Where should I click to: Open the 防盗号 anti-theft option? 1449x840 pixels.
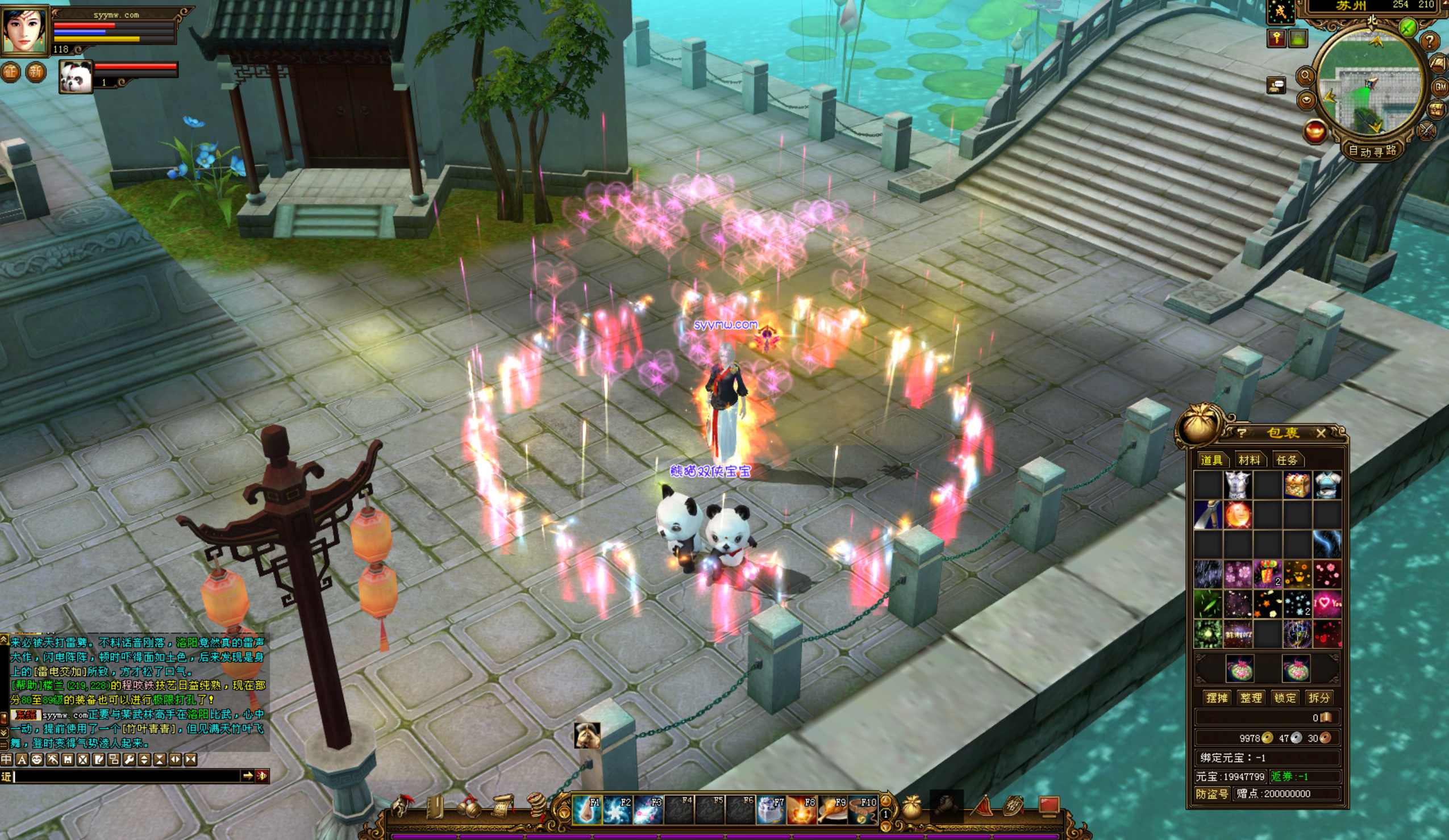pyautogui.click(x=1211, y=793)
